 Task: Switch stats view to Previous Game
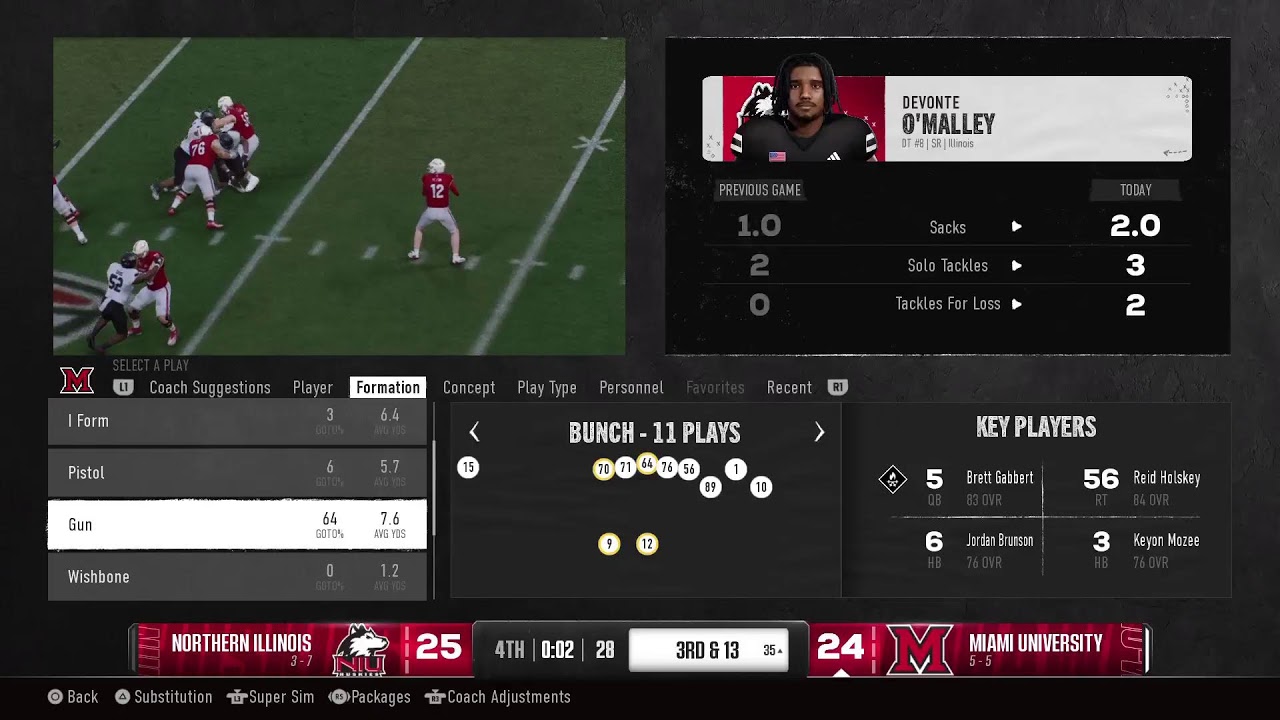pos(760,190)
